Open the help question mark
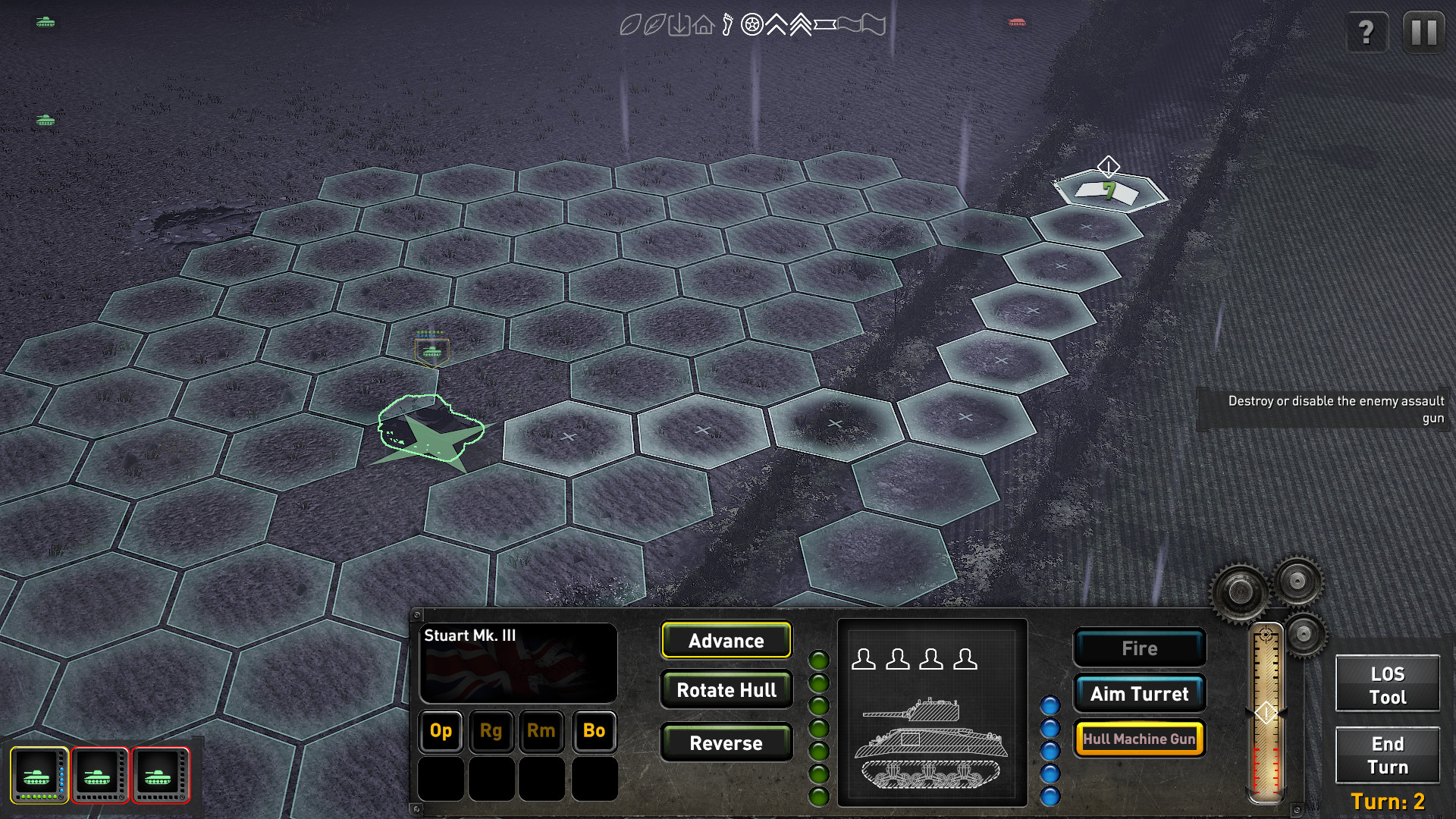The width and height of the screenshot is (1456, 819). point(1367,32)
